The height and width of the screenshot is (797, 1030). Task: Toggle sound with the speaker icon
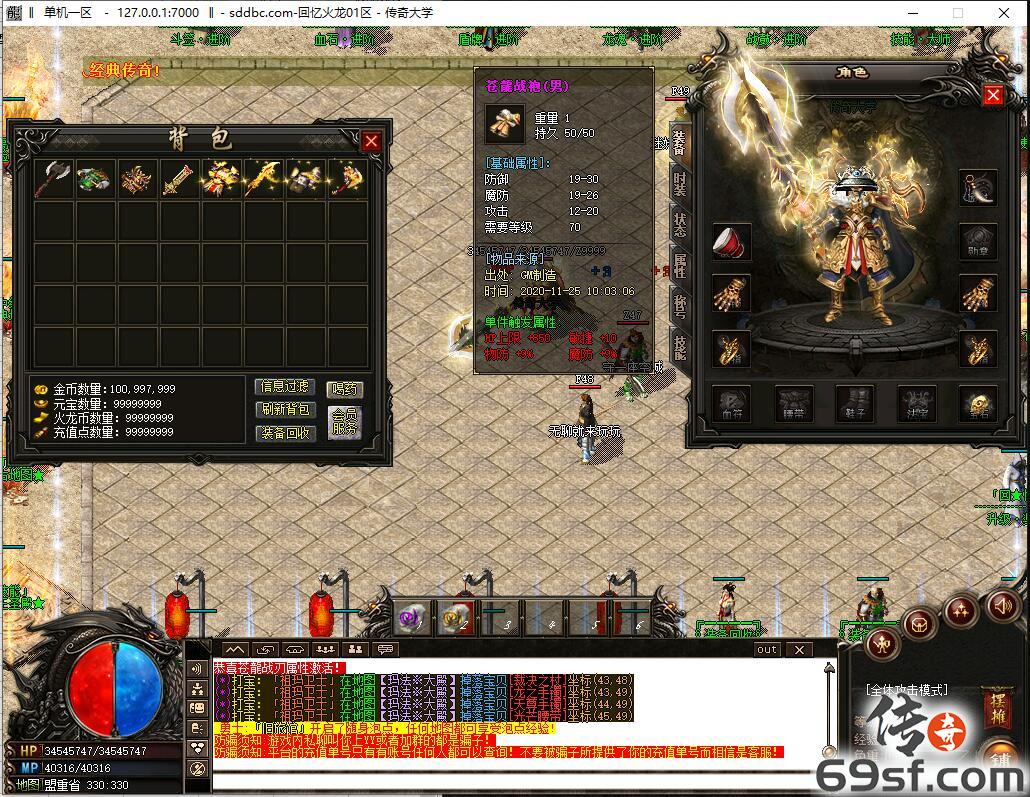pos(1003,605)
